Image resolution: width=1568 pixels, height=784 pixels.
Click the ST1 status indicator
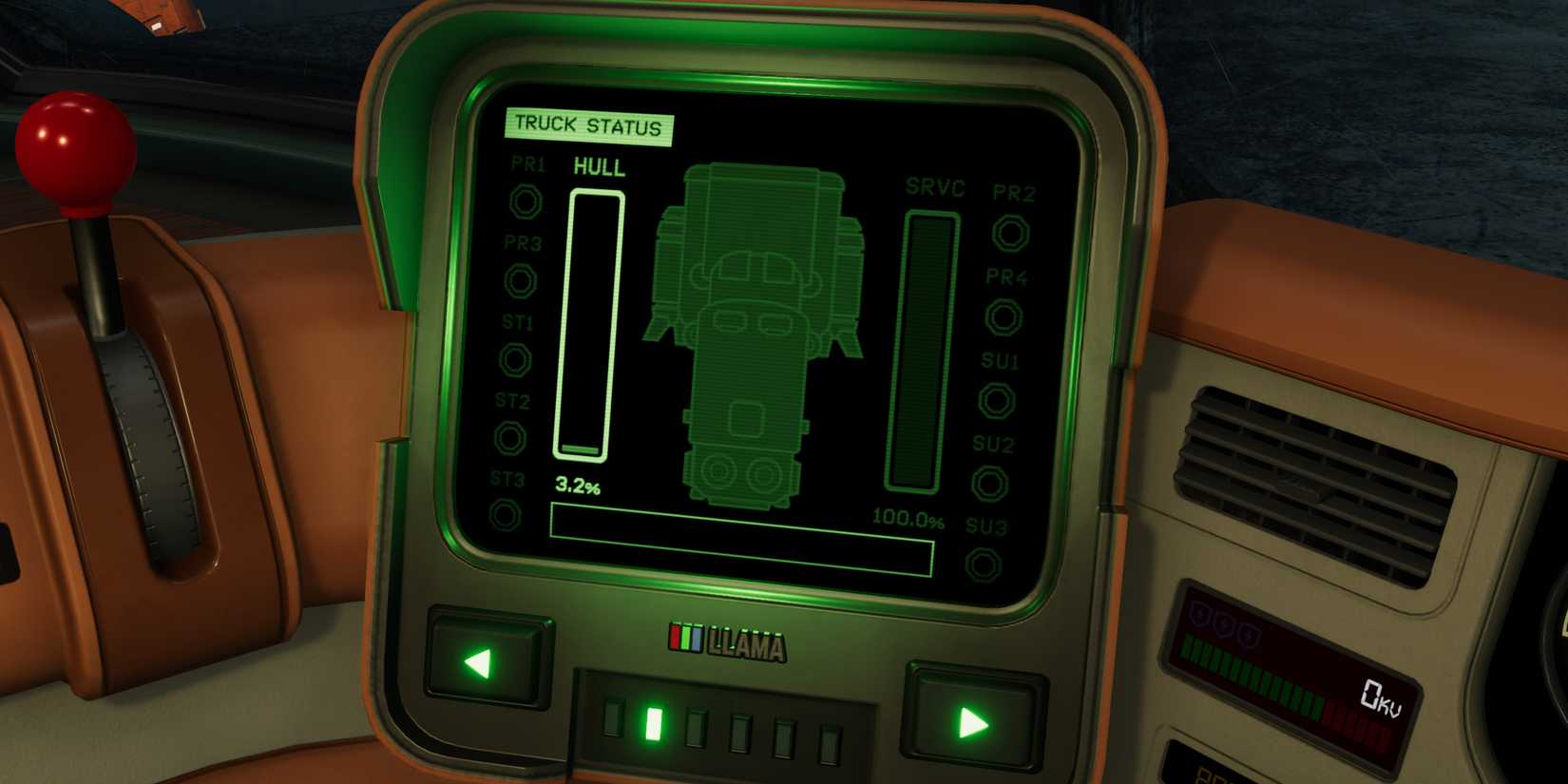515,361
